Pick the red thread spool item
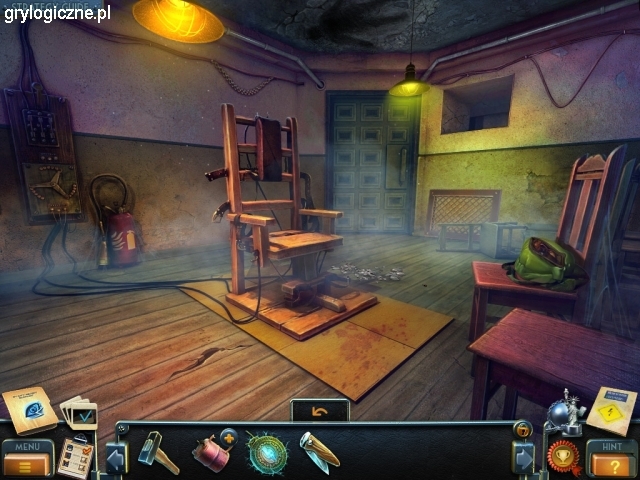Image resolution: width=640 pixels, height=480 pixels. 211,451
